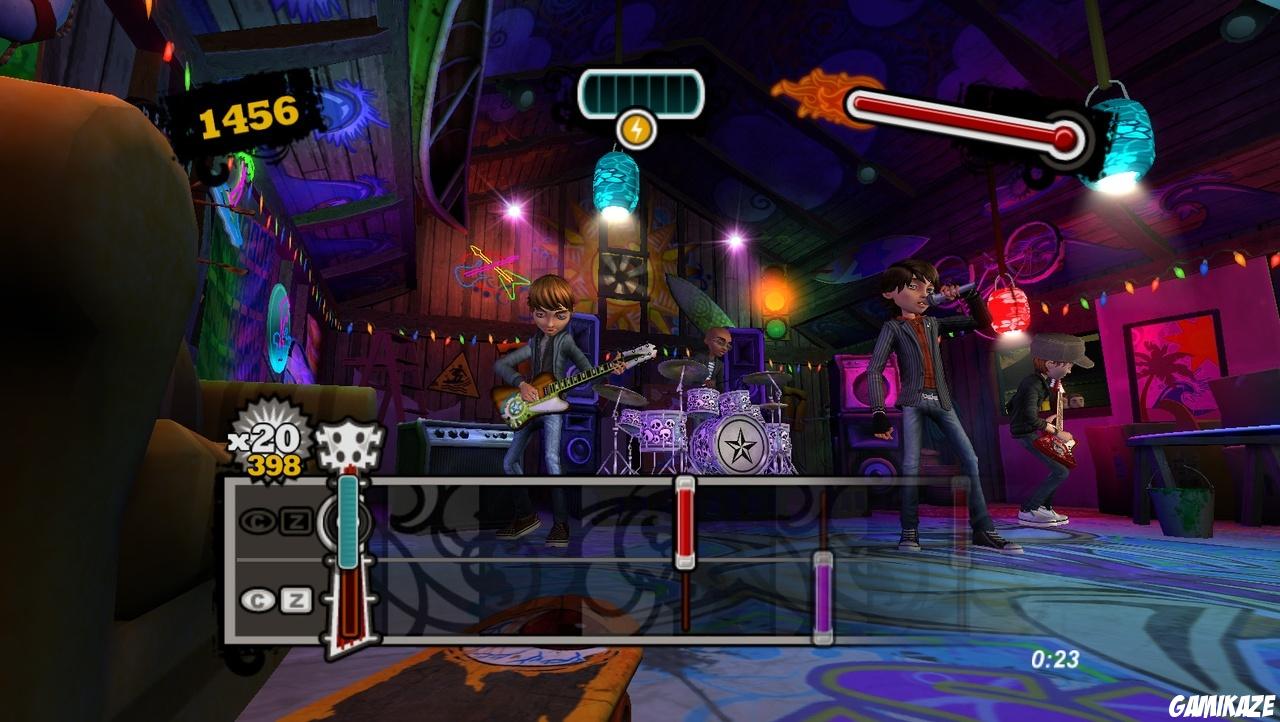This screenshot has height=722, width=1280.
Task: Open the GAMIKAZE watermark link
Action: pos(1222,704)
